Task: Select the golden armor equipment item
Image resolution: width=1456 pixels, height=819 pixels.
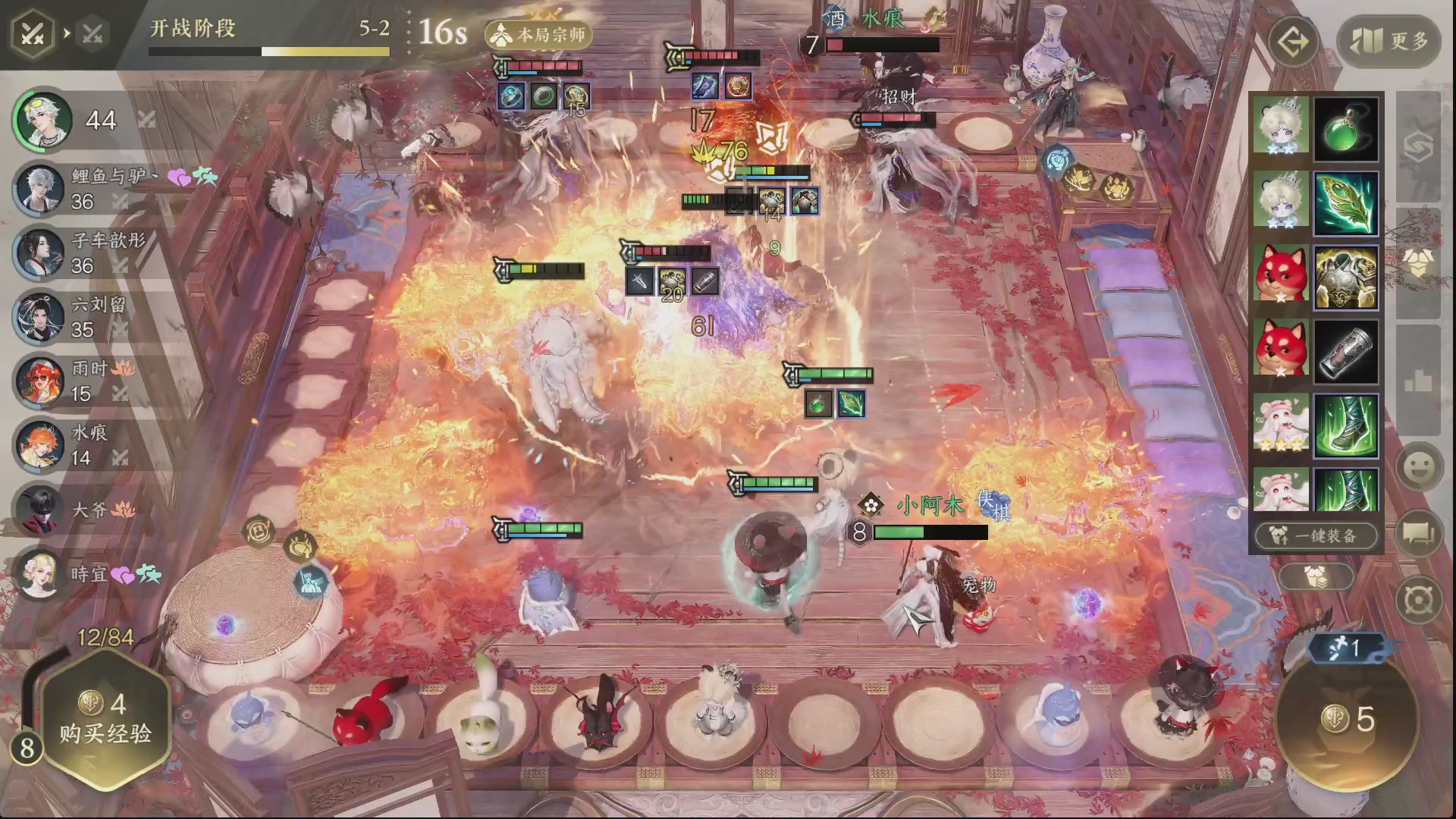Action: (1345, 278)
